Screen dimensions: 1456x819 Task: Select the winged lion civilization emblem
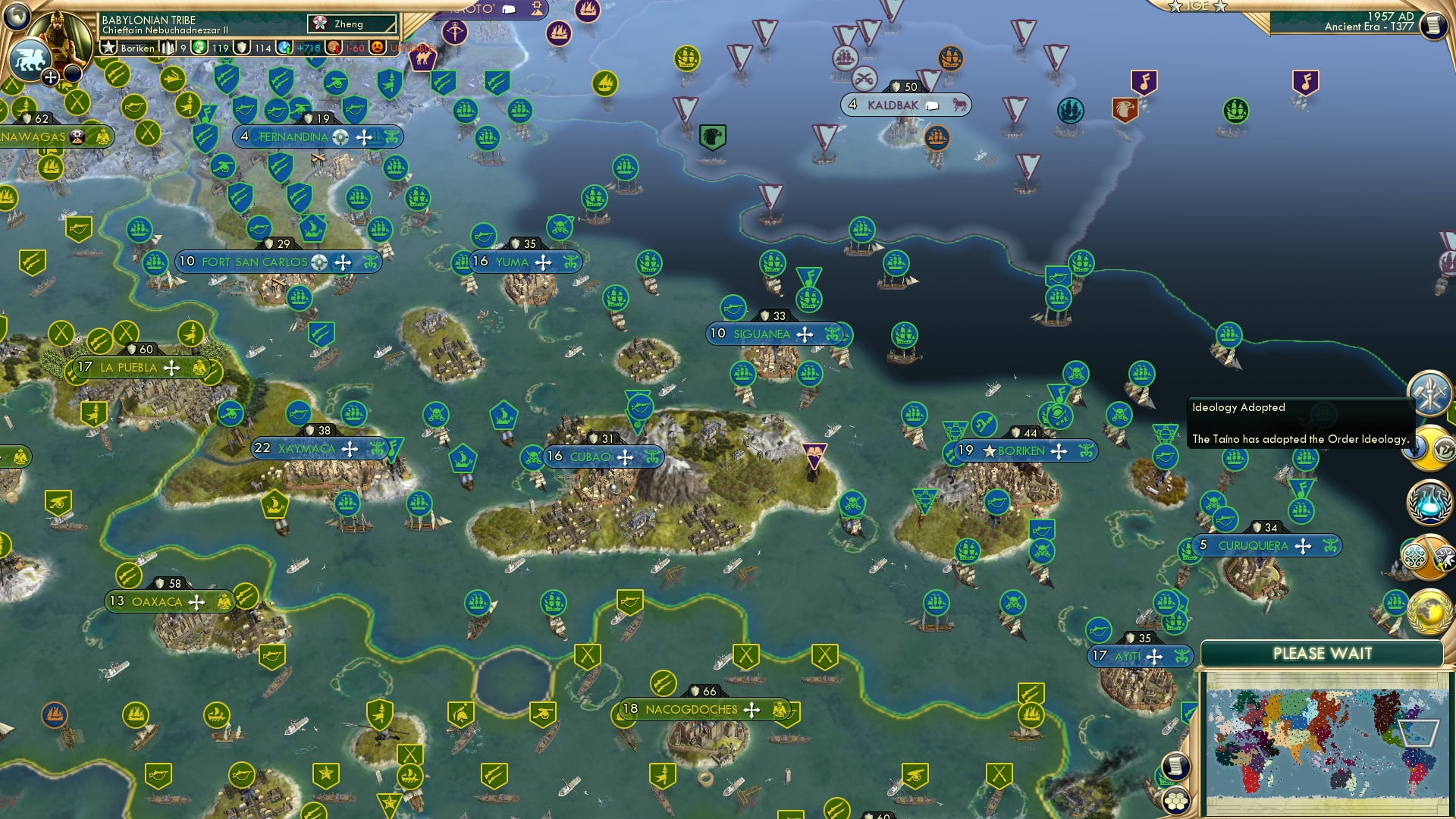pos(29,59)
